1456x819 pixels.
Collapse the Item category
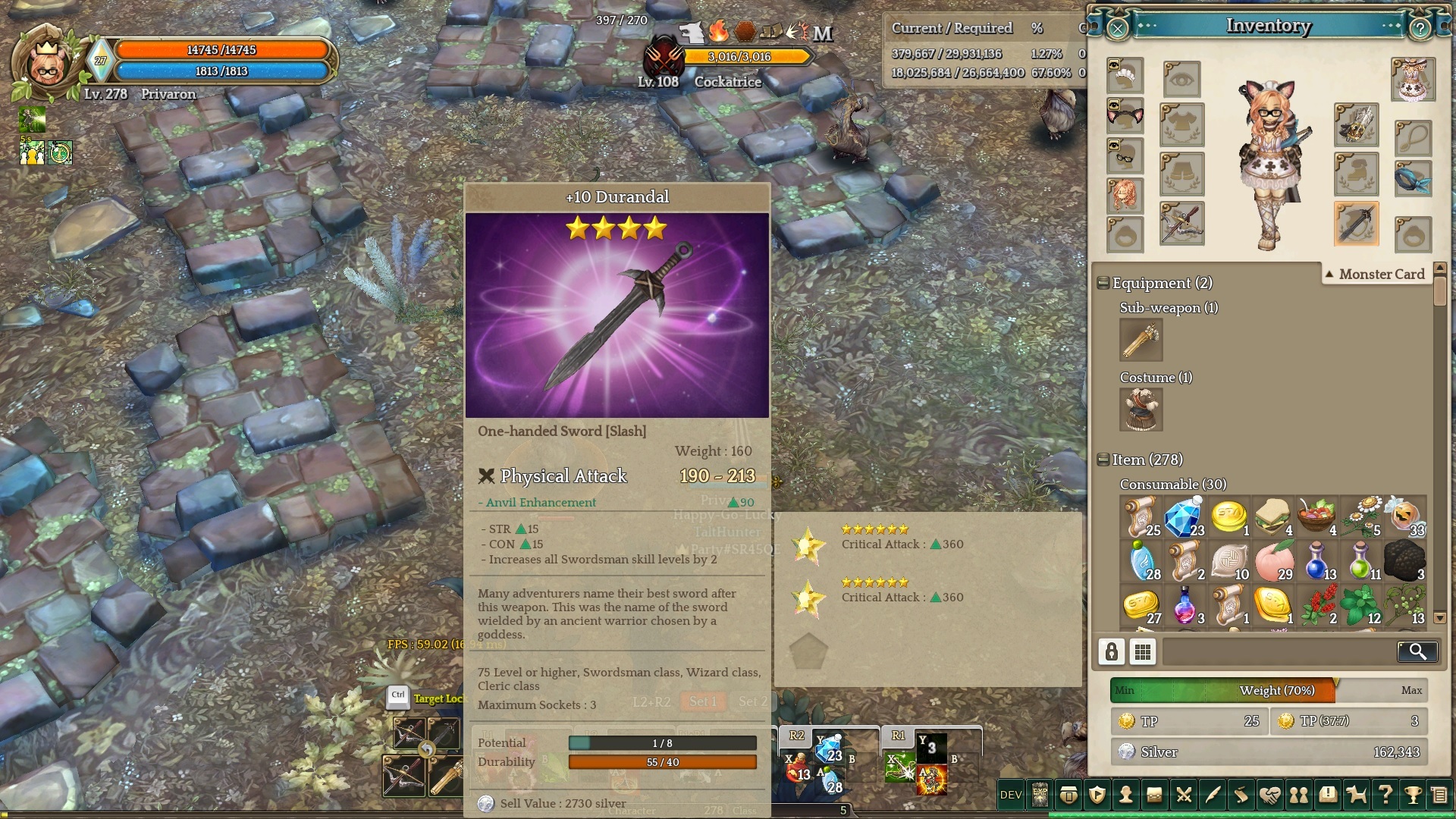click(1103, 460)
